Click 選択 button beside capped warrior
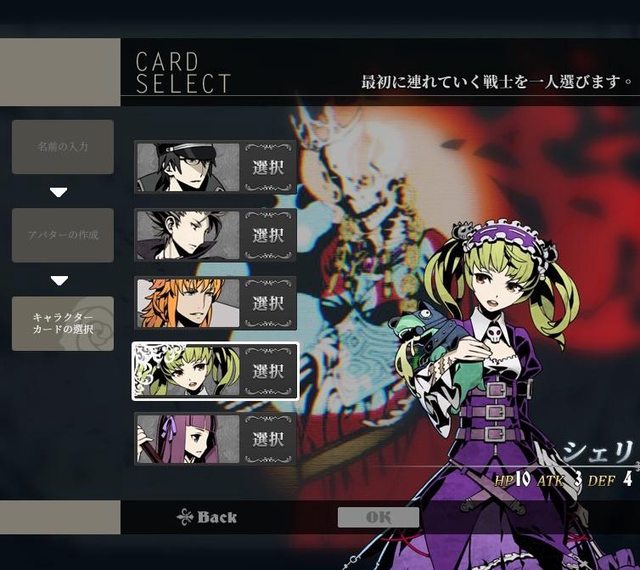 click(269, 167)
